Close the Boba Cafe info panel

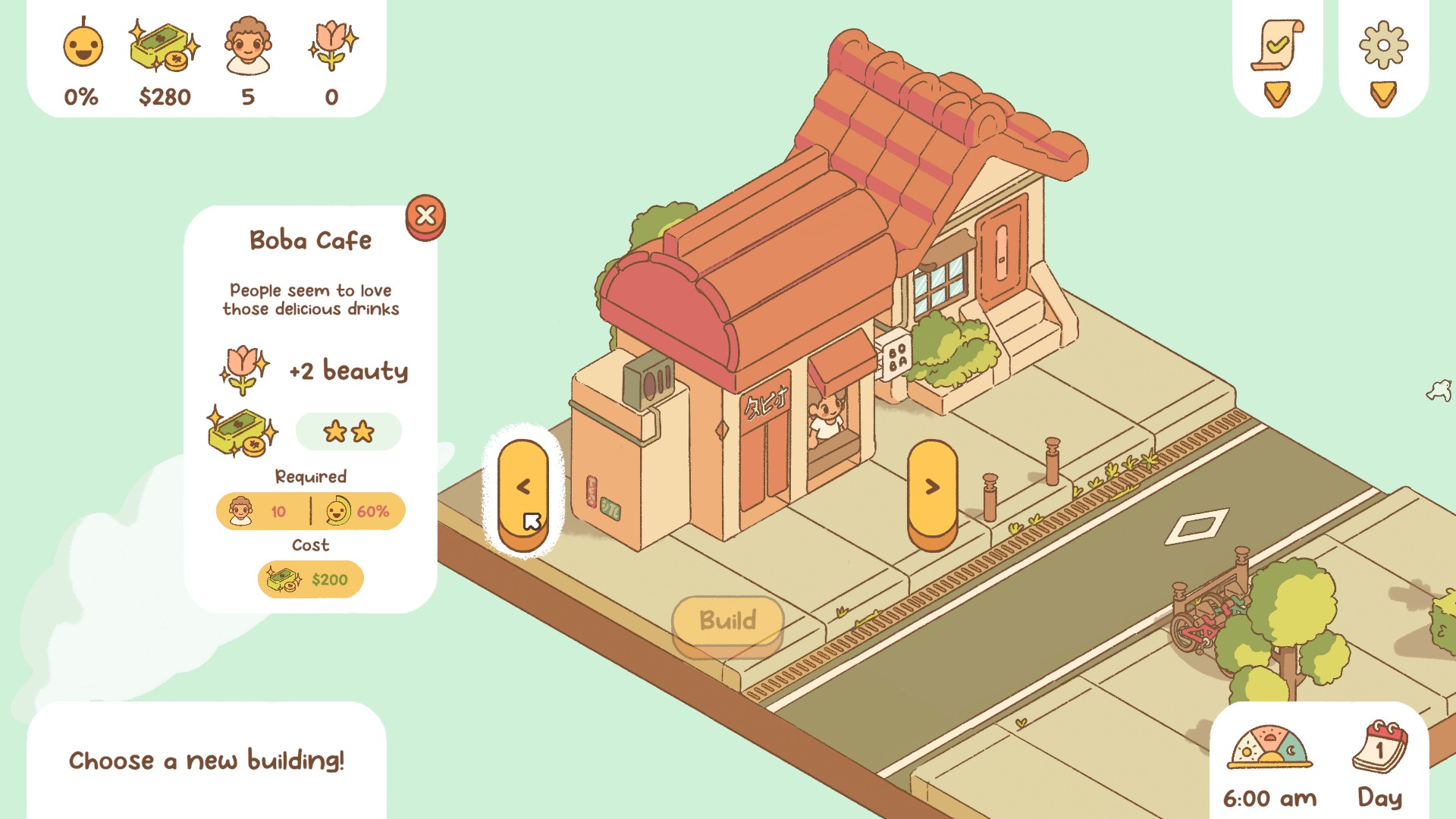pos(425,216)
